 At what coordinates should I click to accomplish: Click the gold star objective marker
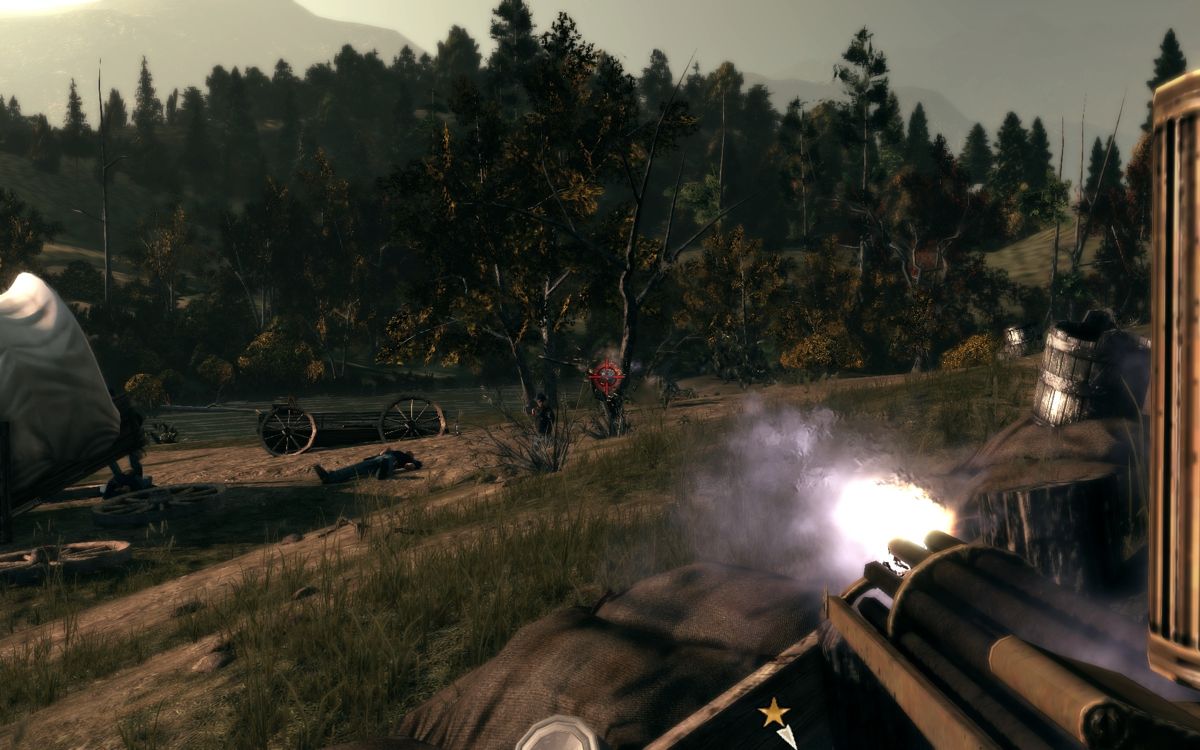pos(772,712)
